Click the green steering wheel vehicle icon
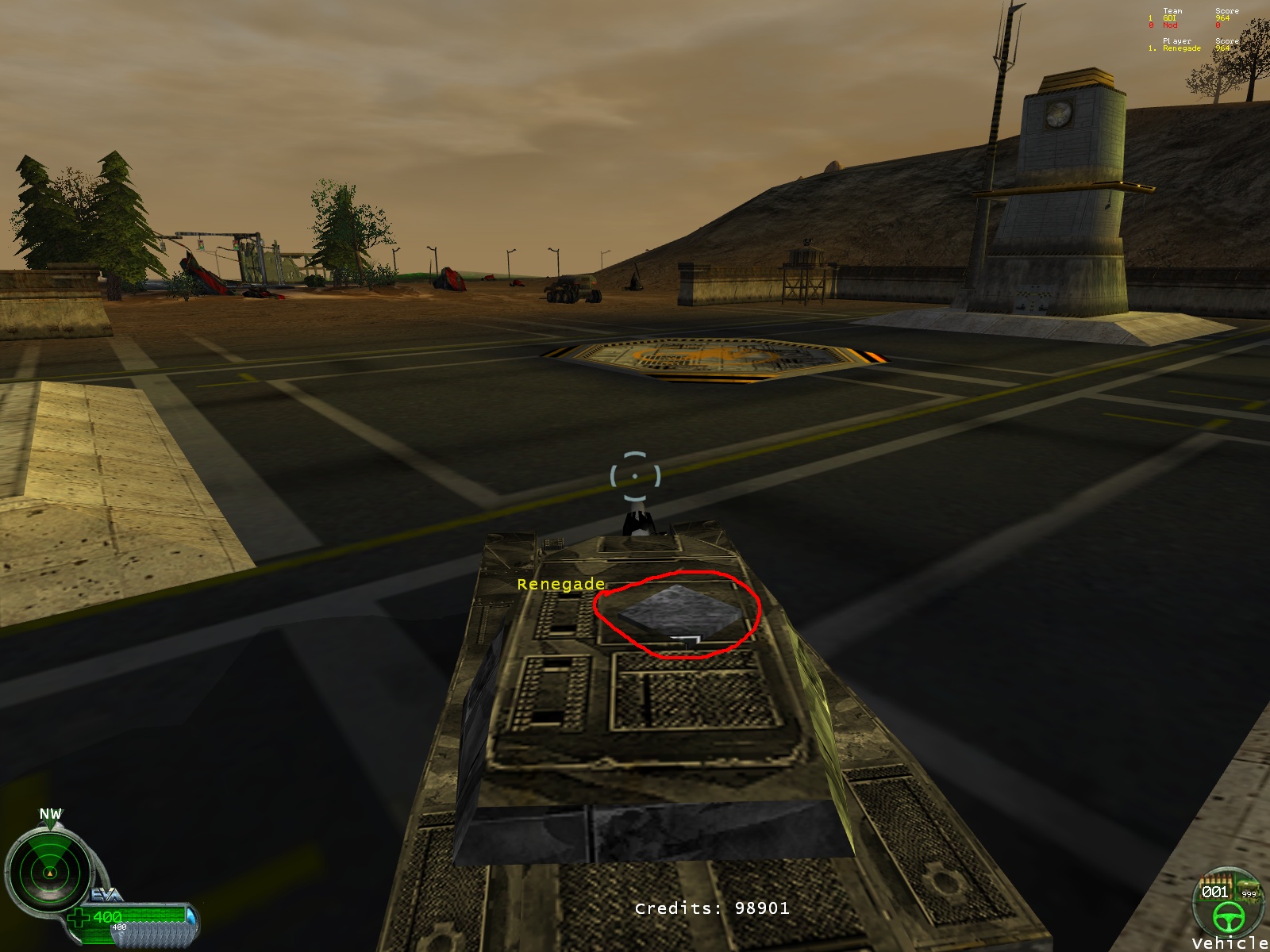The width and height of the screenshot is (1270, 952). click(1227, 916)
